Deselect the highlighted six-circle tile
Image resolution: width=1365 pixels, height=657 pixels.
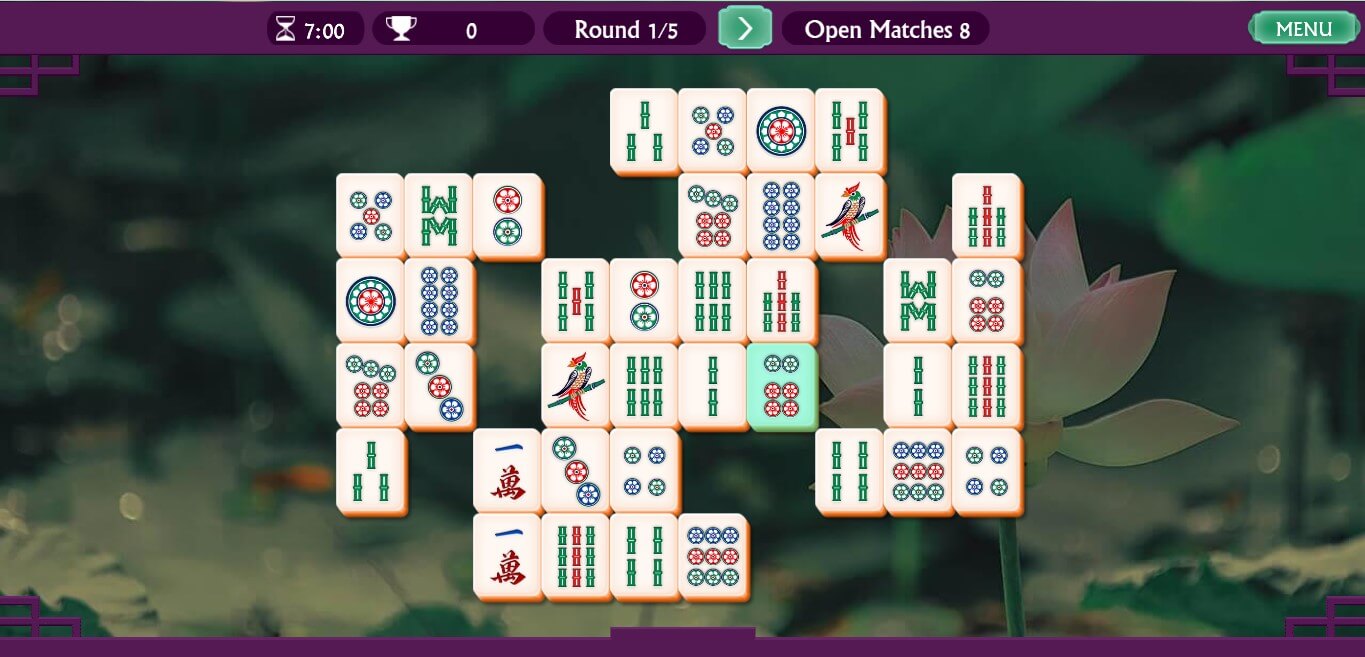781,385
